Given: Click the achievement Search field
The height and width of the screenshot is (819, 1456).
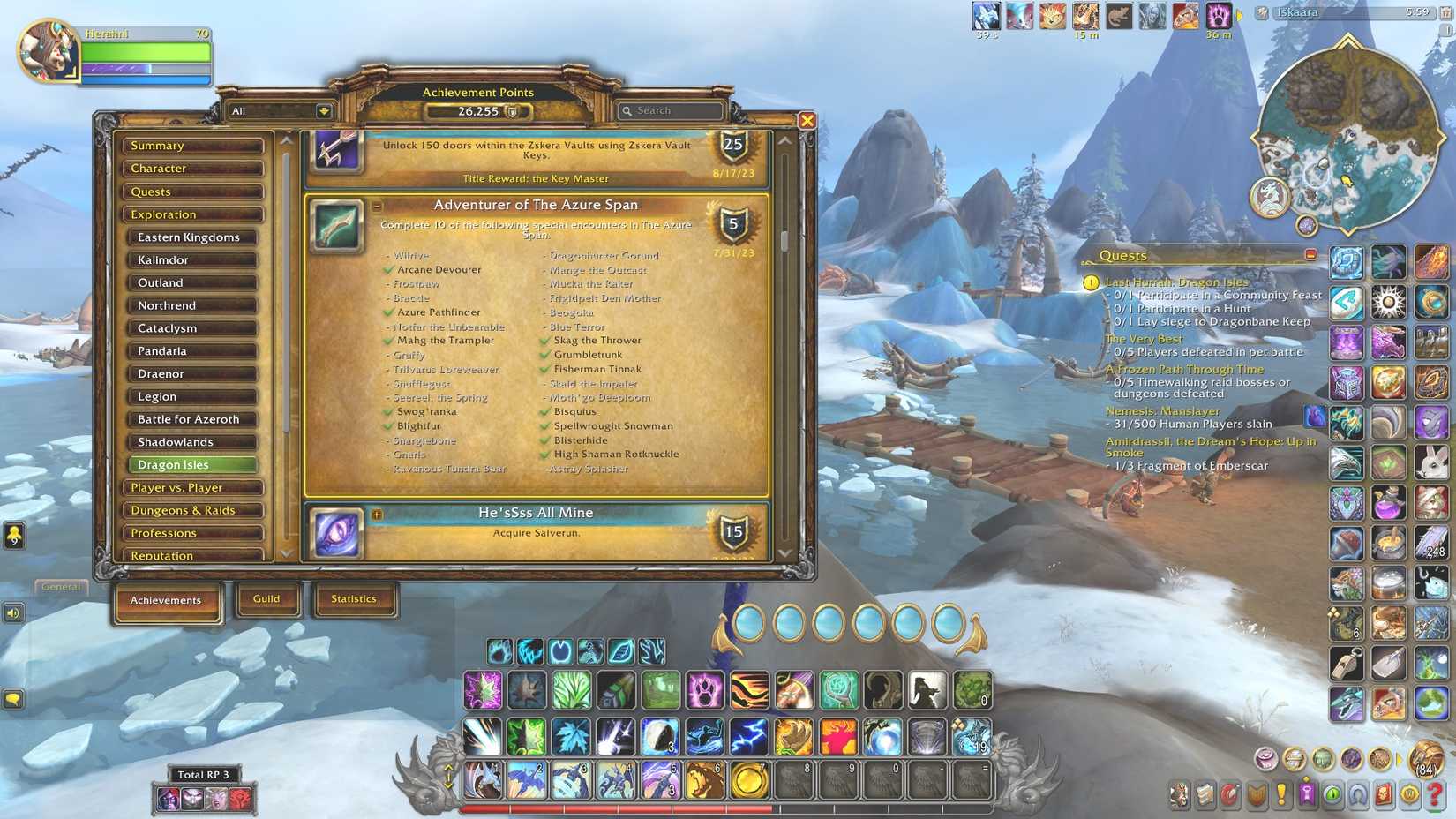Looking at the screenshot, I should 675,110.
